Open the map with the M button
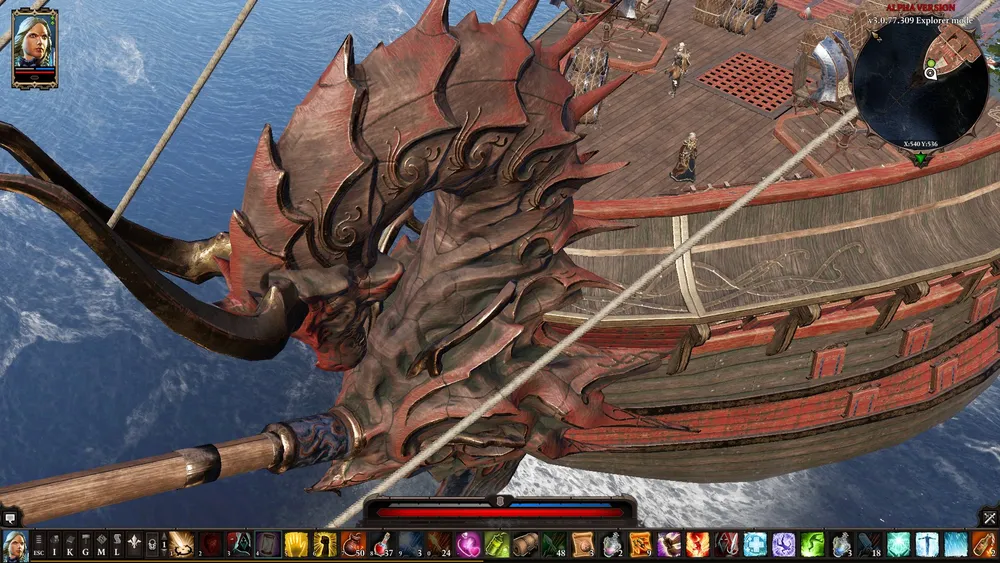The width and height of the screenshot is (1000, 563). click(x=102, y=547)
